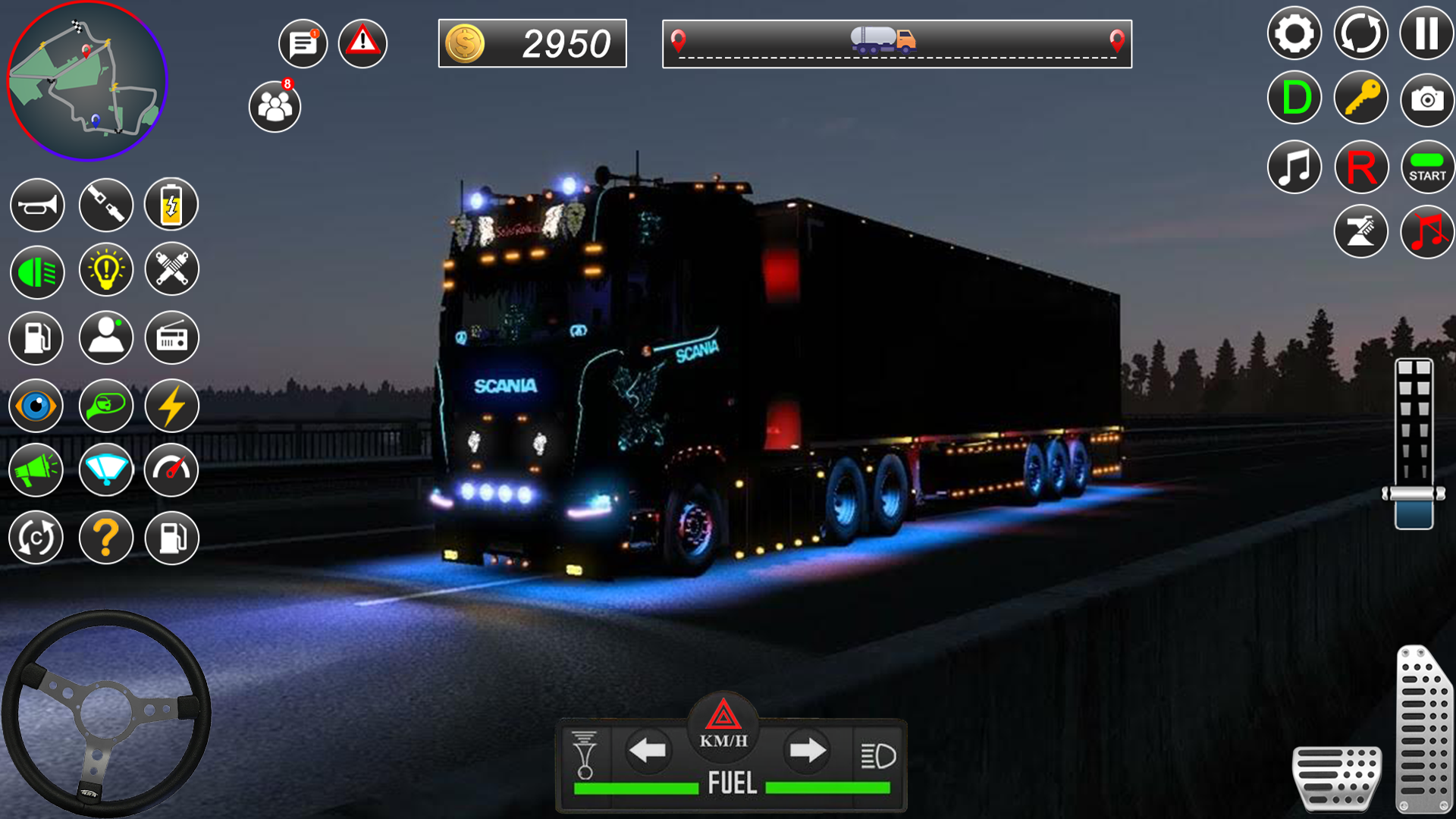Screen dimensions: 1456x819
Task: Shift into Drive with the D button
Action: 1294,98
